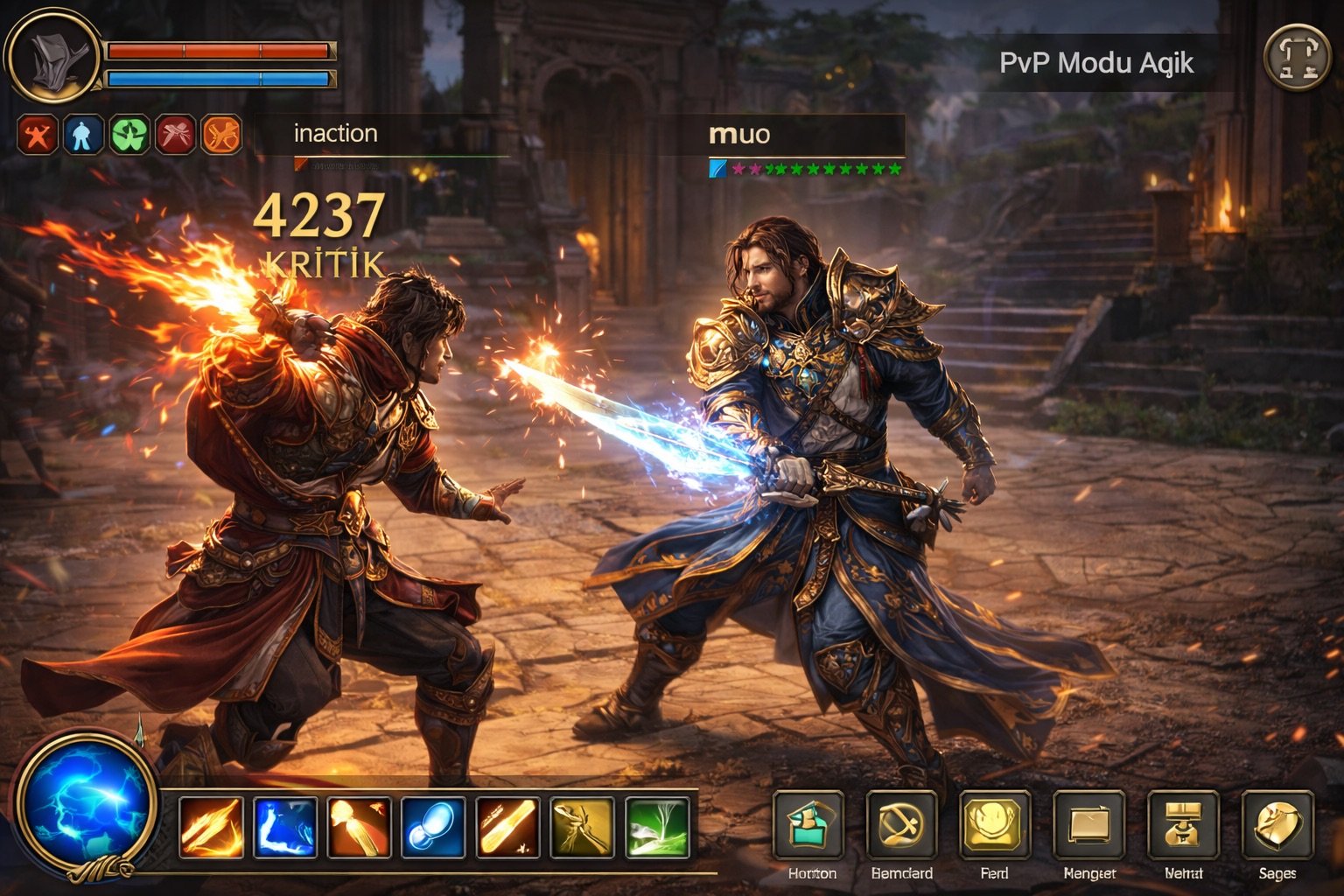Activate the blue lightning strike skill
1344x896 pixels.
point(285,827)
